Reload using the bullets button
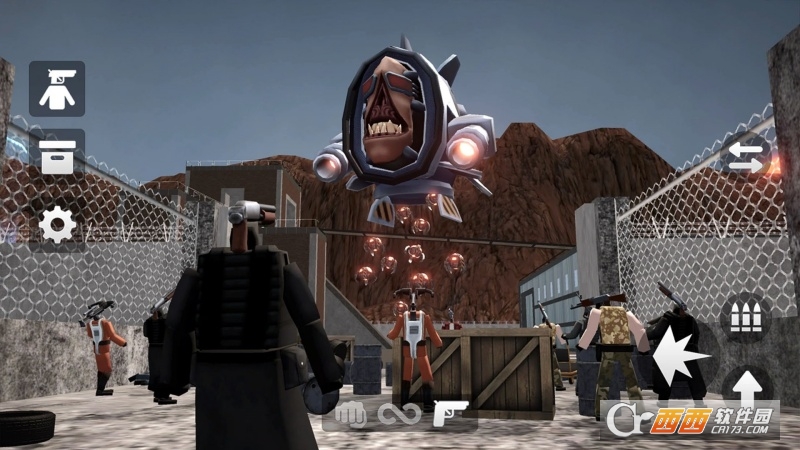The height and width of the screenshot is (450, 800). (745, 317)
